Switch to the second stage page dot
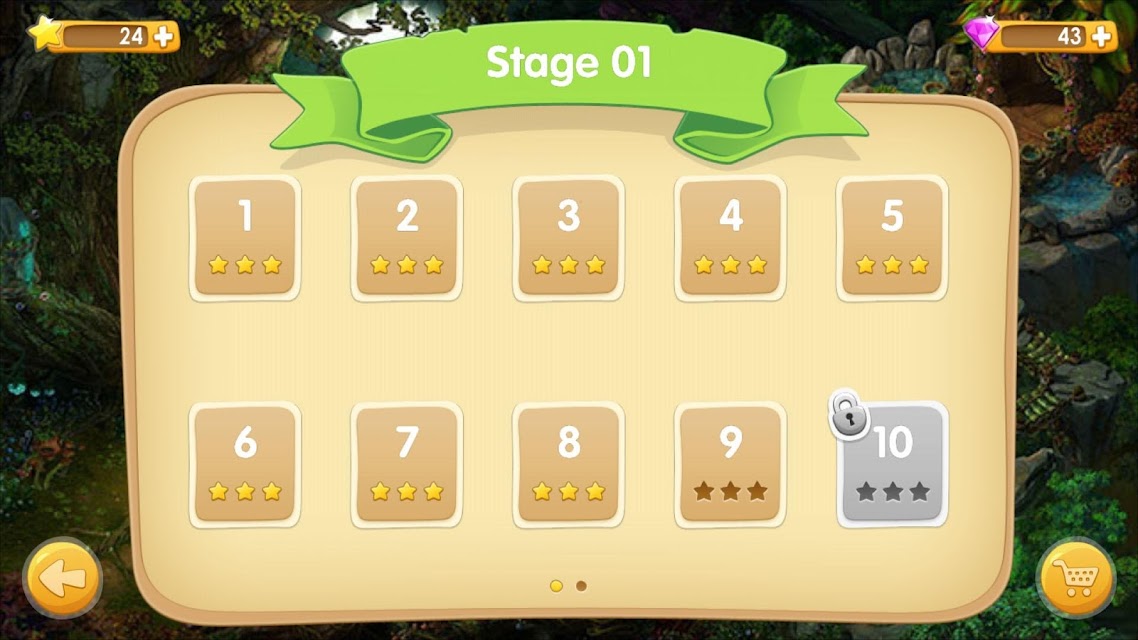This screenshot has width=1138, height=640. click(582, 586)
